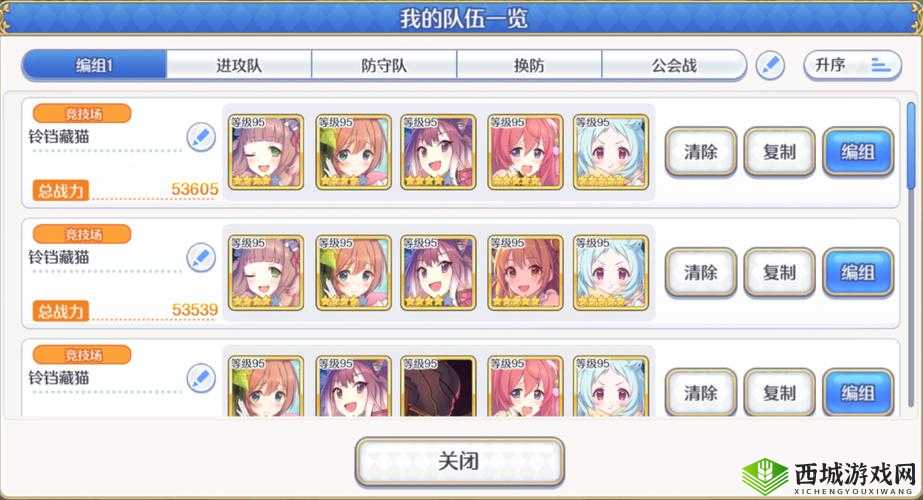Switch to the 编组1 tab
This screenshot has width=923, height=500.
pos(95,66)
